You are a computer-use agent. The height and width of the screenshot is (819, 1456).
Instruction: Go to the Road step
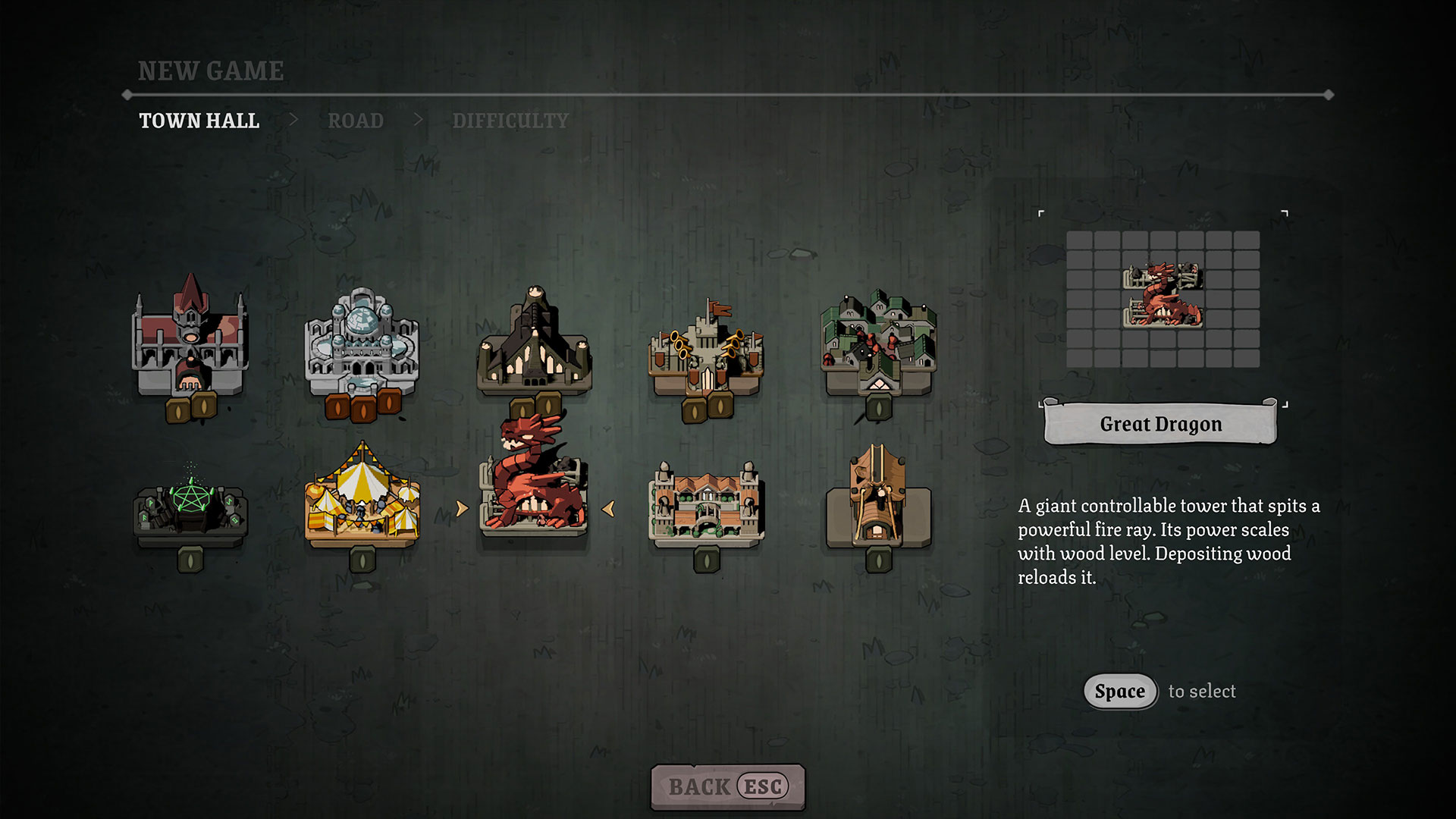356,121
